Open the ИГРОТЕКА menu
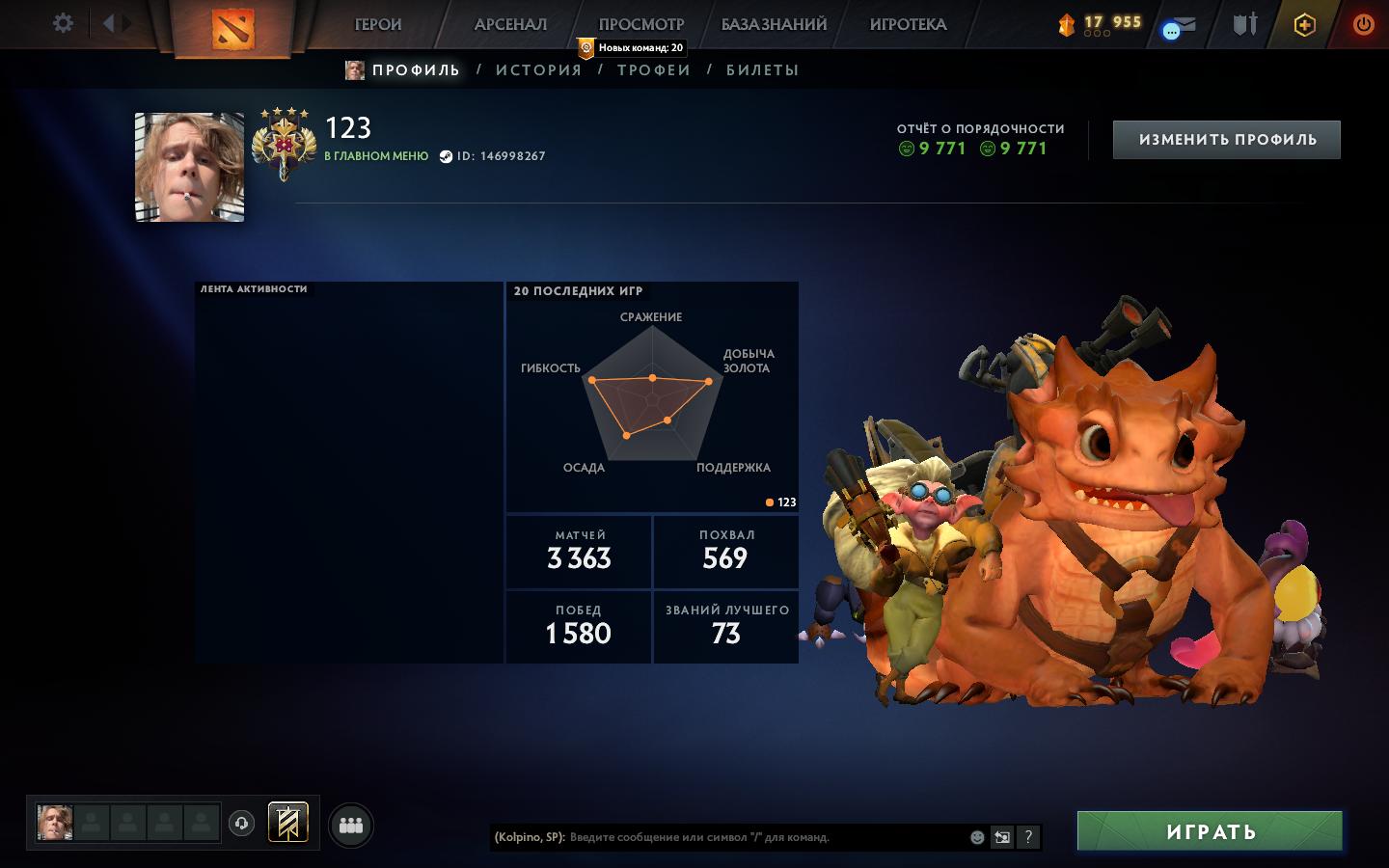1389x868 pixels. [x=908, y=24]
